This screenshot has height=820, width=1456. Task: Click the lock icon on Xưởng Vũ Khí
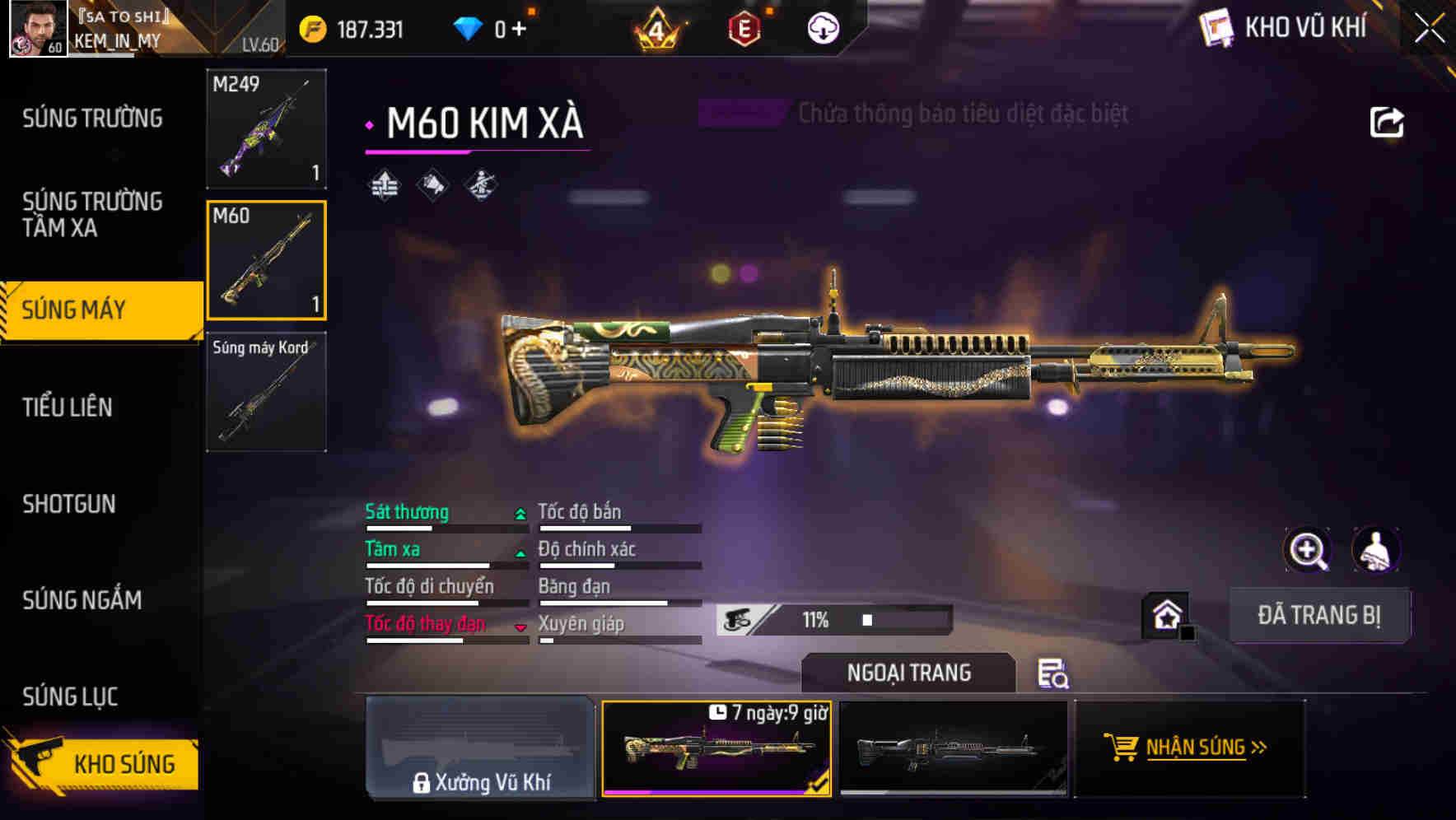click(423, 783)
